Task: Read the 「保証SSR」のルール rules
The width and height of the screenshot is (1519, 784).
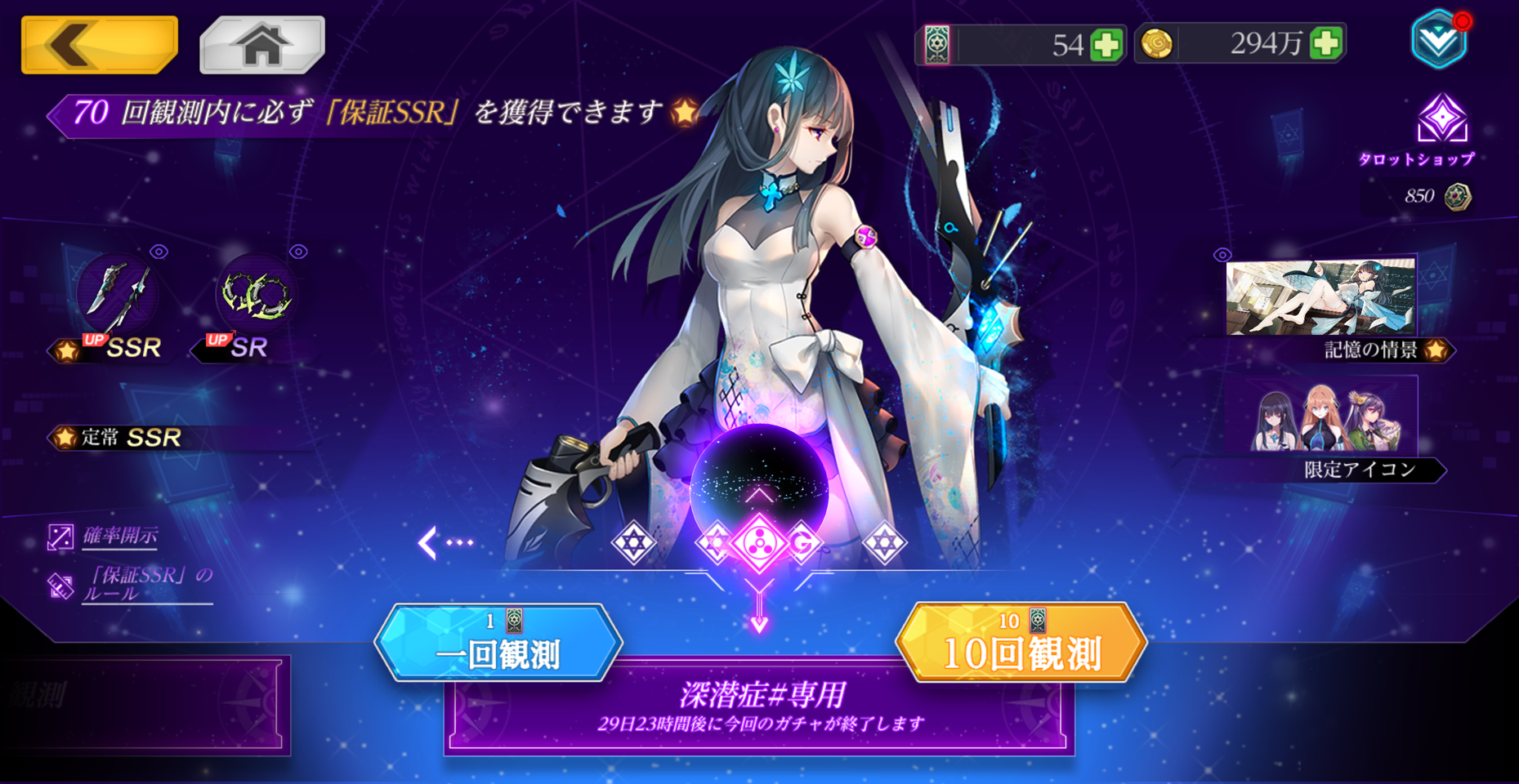Action: (x=145, y=584)
